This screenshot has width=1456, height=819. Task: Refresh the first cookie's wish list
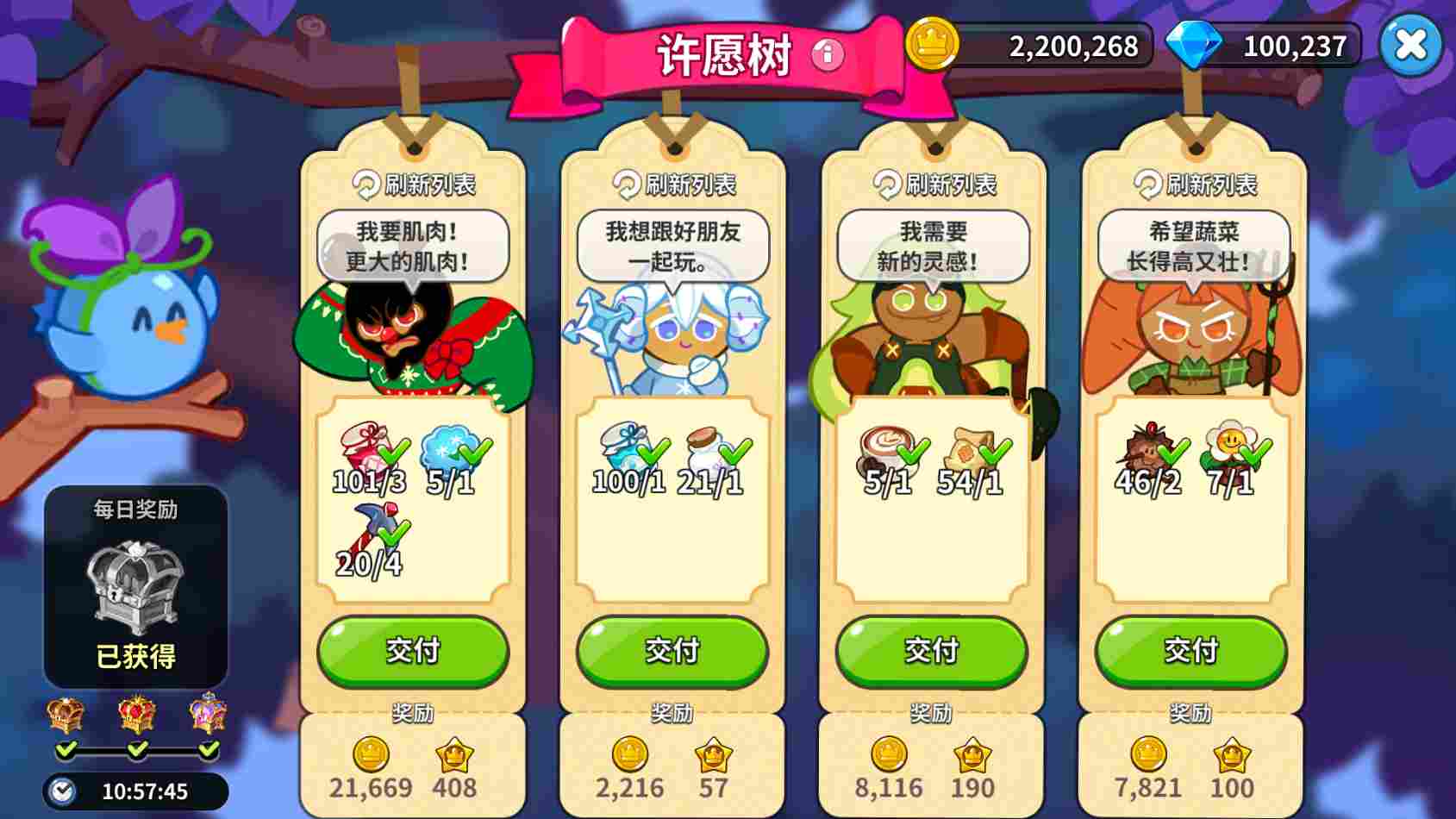(412, 184)
